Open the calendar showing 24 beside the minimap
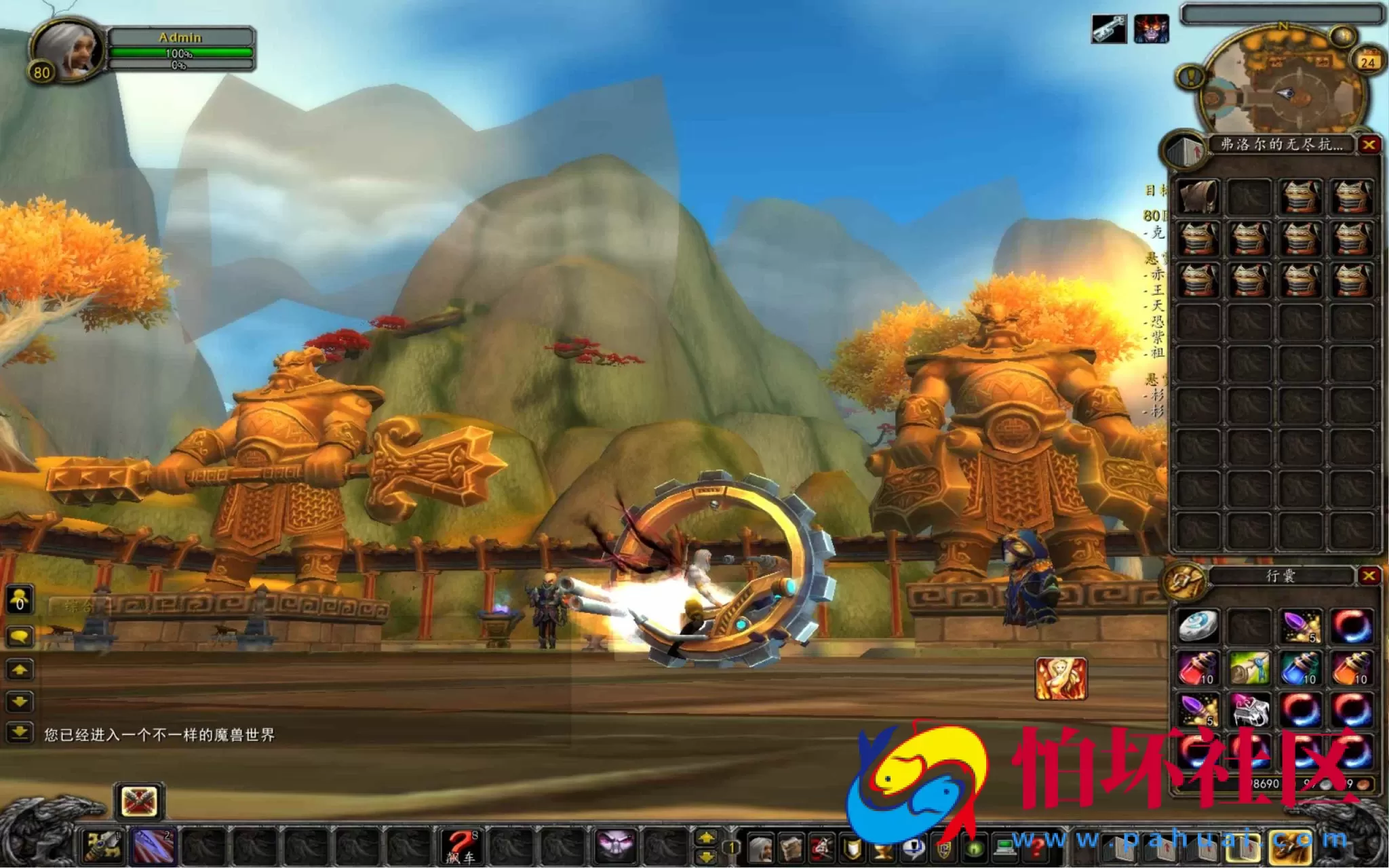The image size is (1389, 868). (x=1369, y=60)
